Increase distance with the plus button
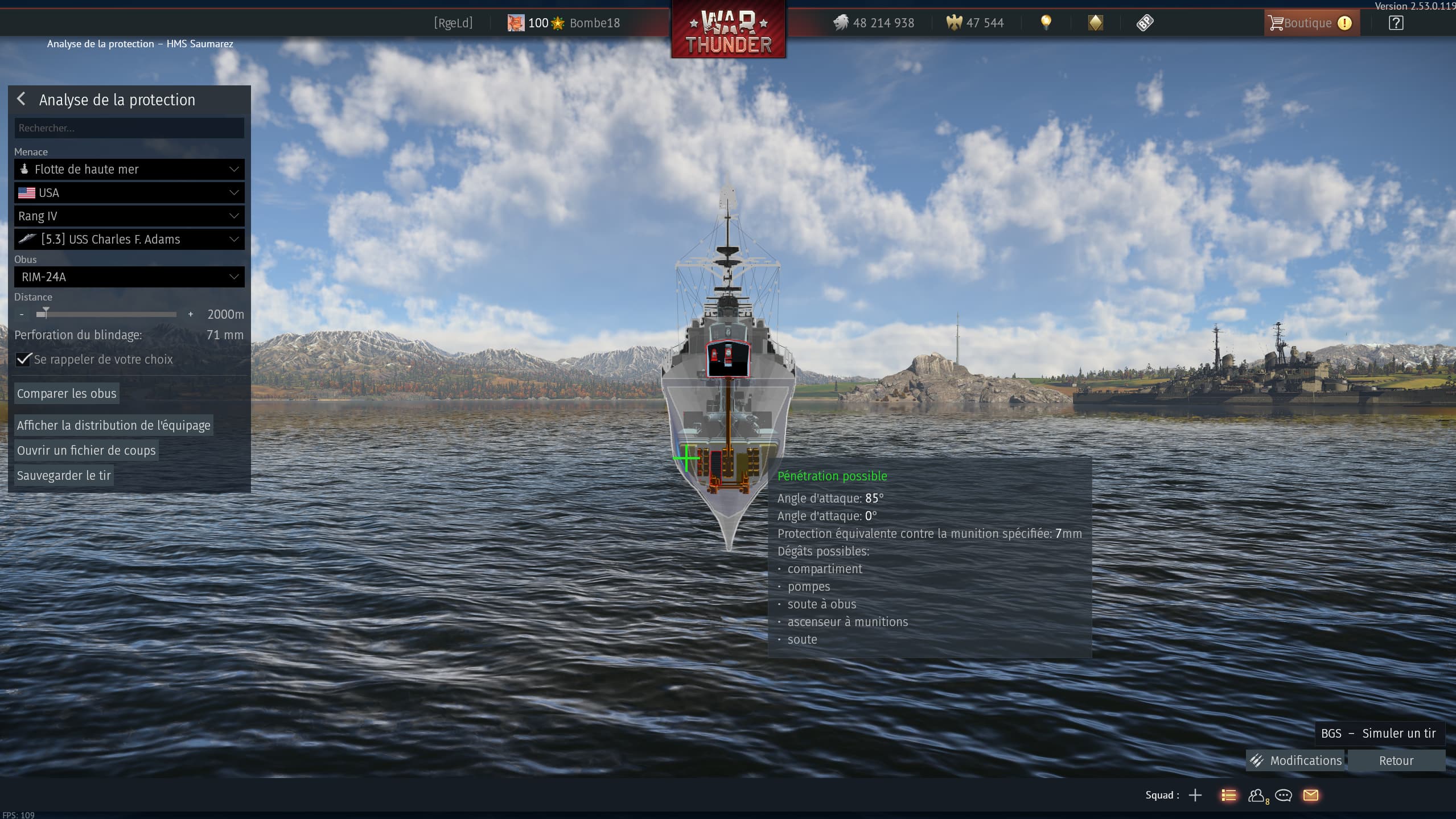This screenshot has height=819, width=1456. tap(191, 314)
